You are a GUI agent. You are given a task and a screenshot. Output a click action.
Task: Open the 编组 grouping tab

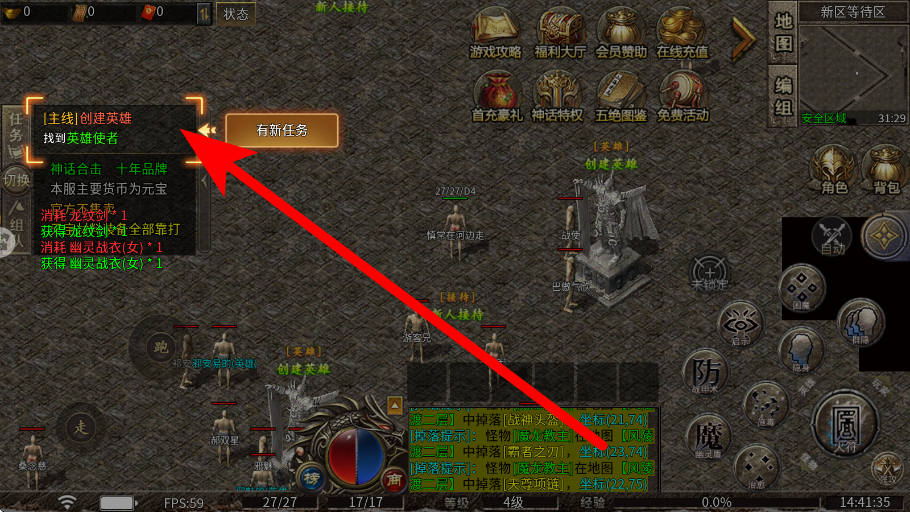pos(783,96)
